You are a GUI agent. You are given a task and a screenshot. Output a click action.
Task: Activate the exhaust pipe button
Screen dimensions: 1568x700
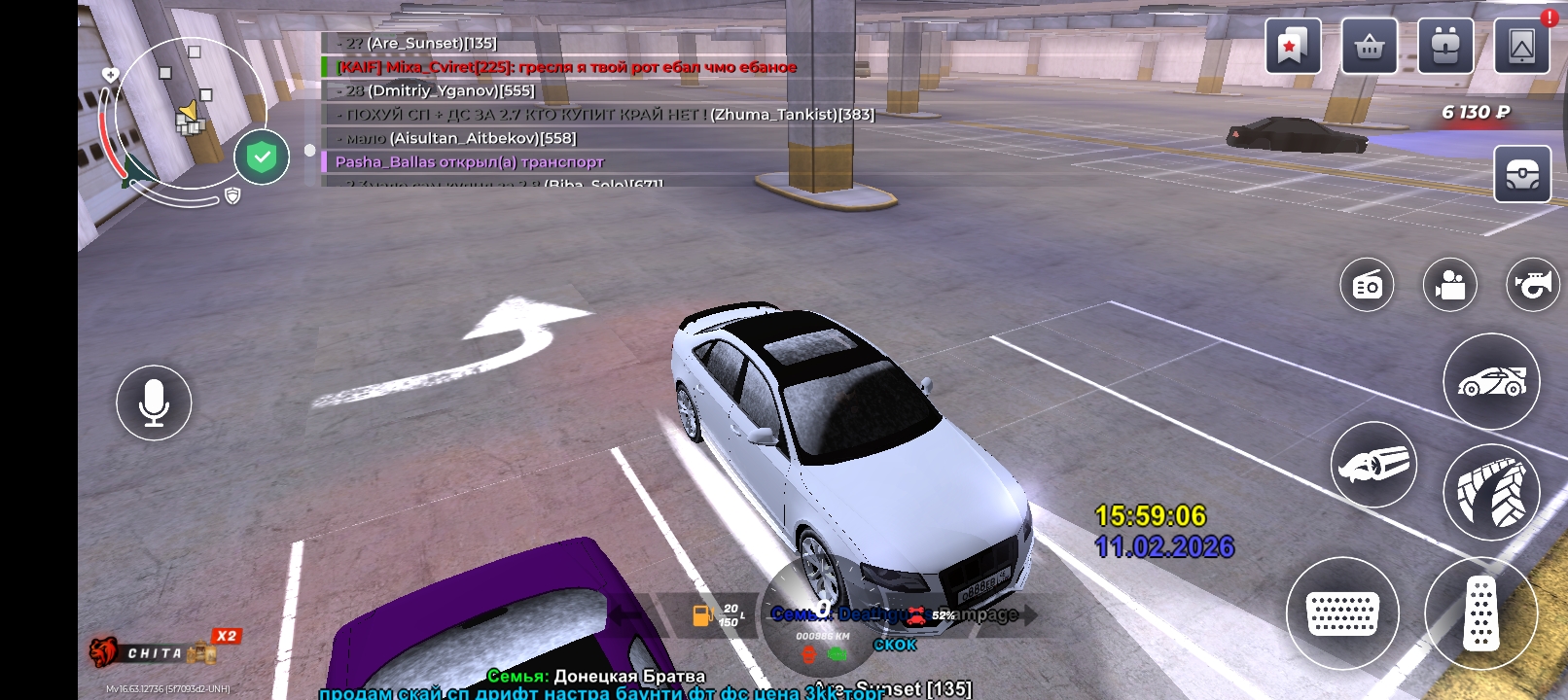1373,465
